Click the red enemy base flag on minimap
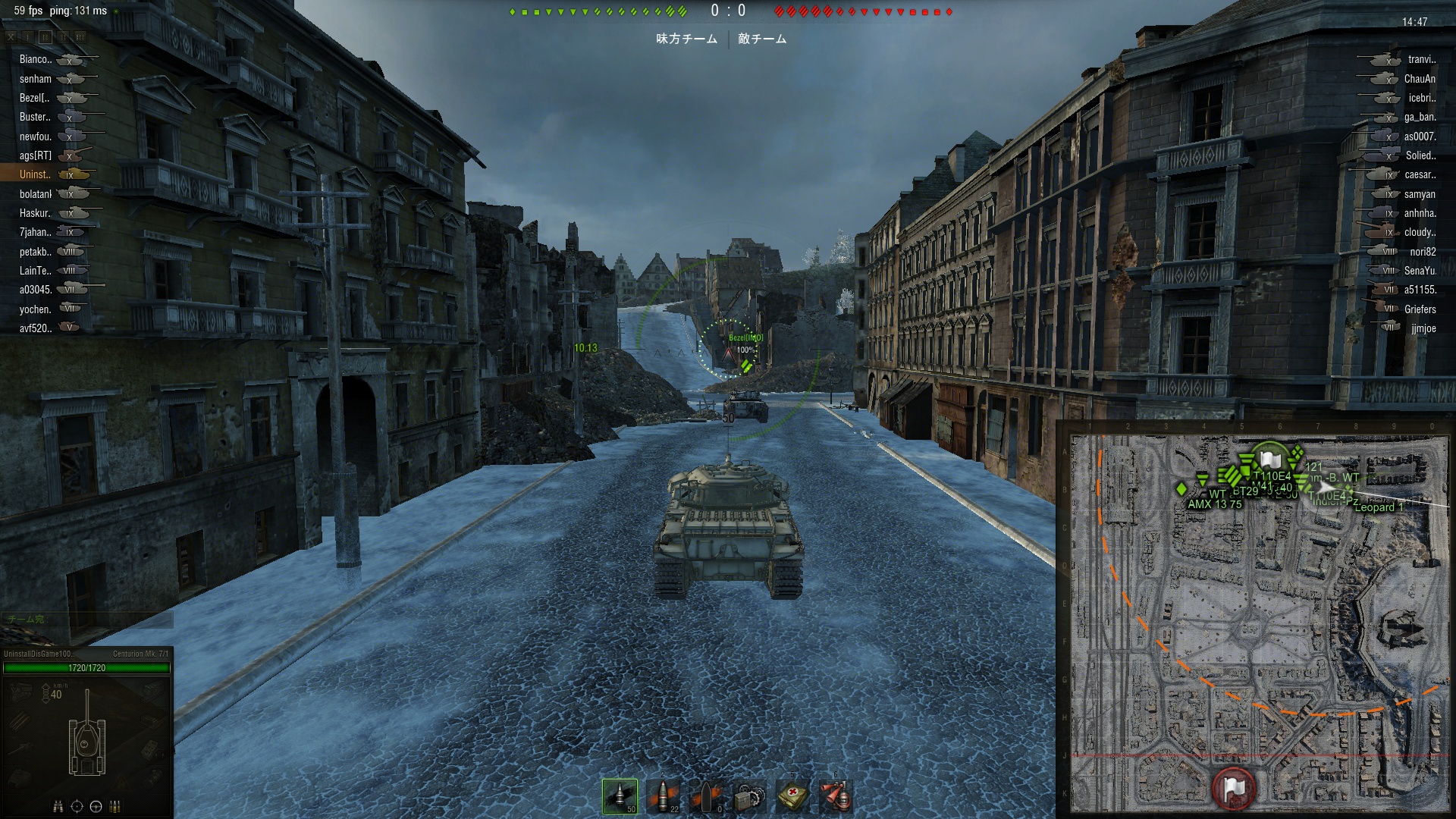Viewport: 1456px width, 819px height. pos(1234,787)
